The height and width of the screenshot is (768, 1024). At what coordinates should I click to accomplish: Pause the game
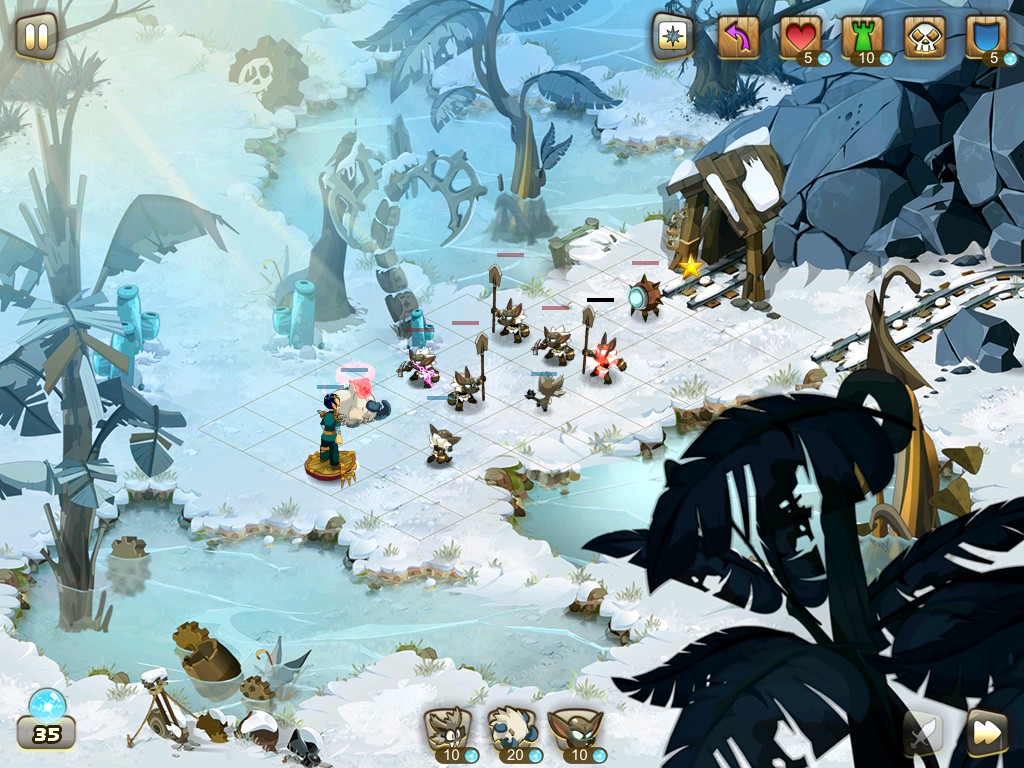click(36, 37)
